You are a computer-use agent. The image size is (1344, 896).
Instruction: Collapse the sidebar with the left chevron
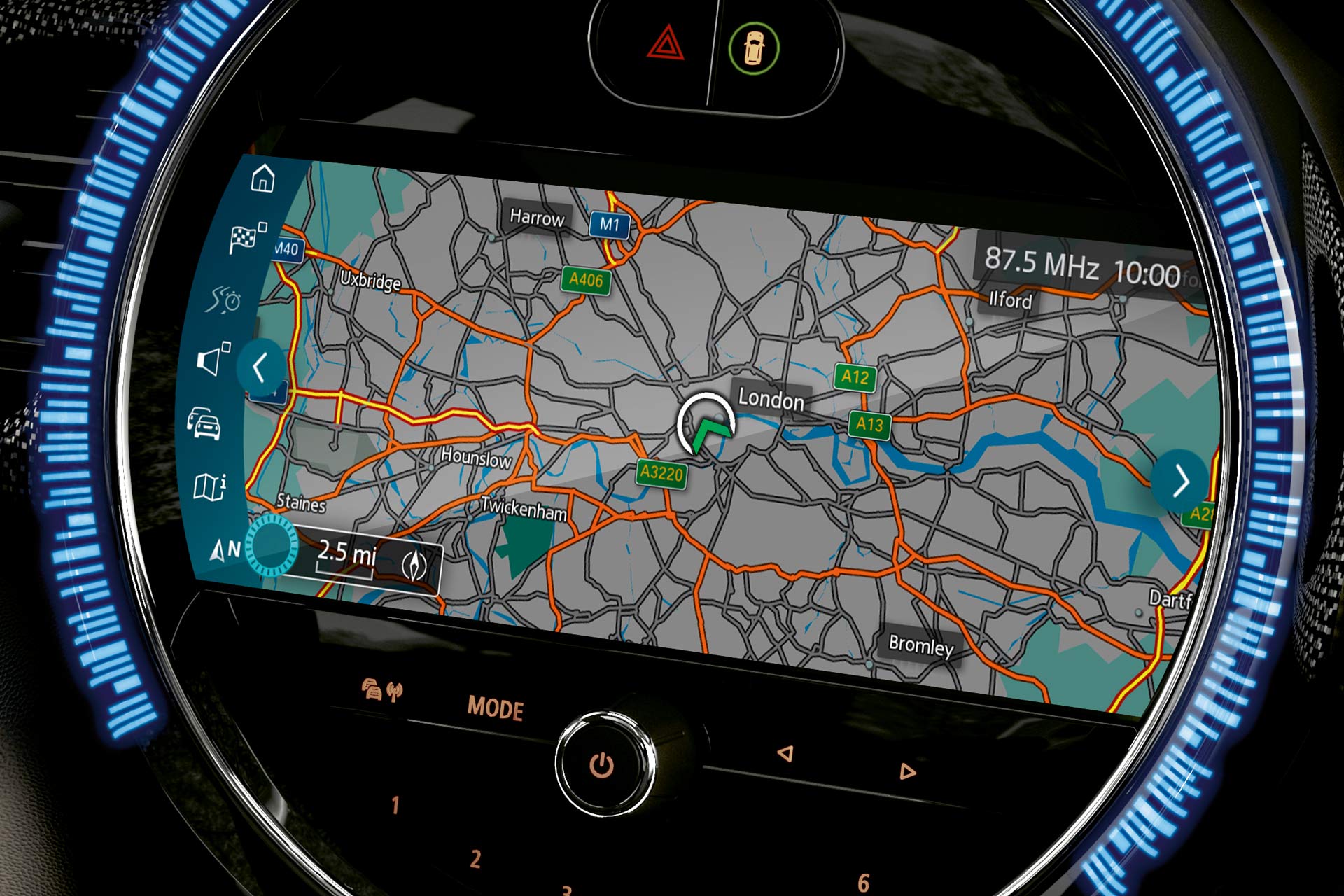(261, 367)
